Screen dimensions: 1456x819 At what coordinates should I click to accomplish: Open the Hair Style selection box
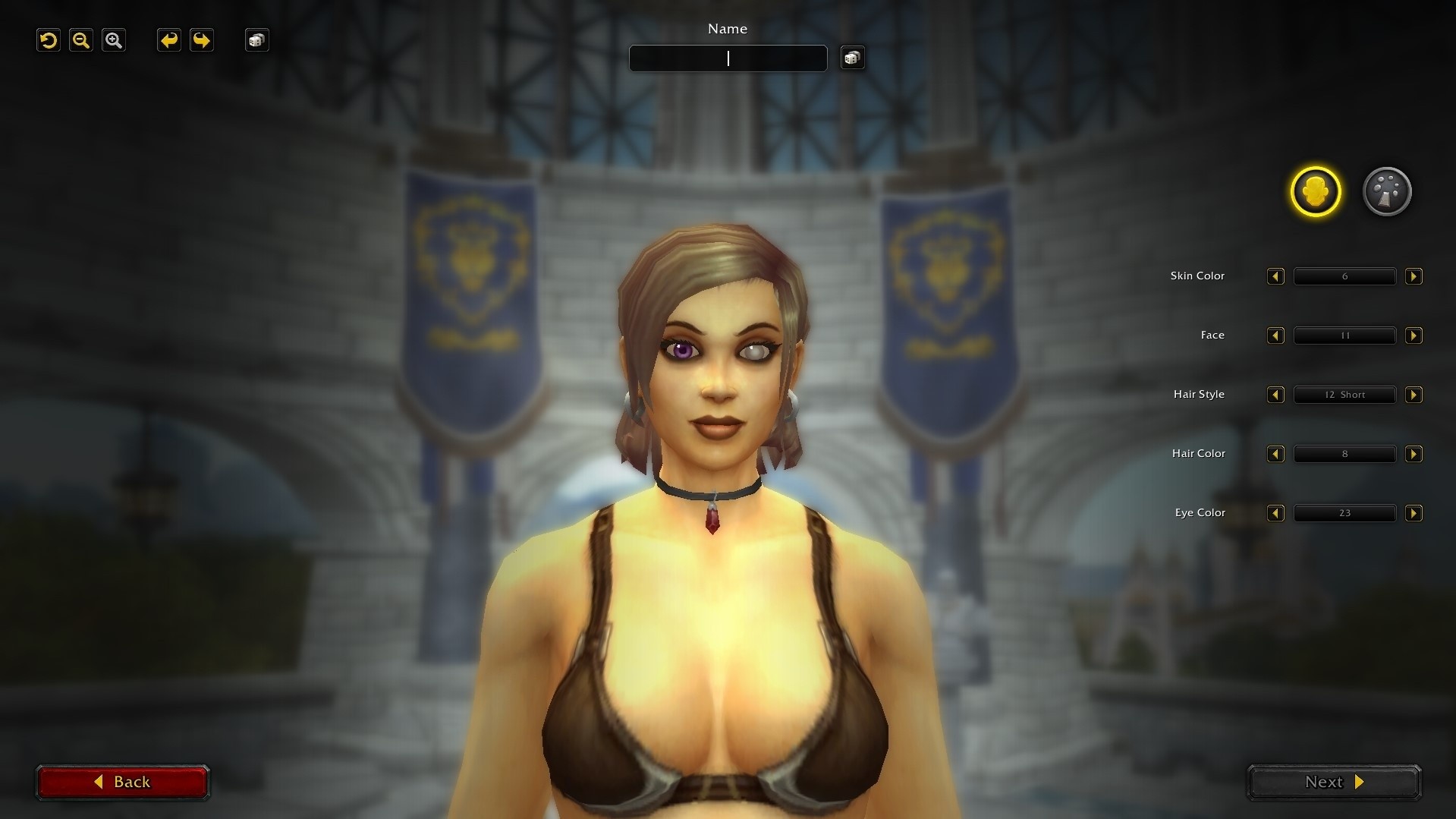coord(1344,395)
